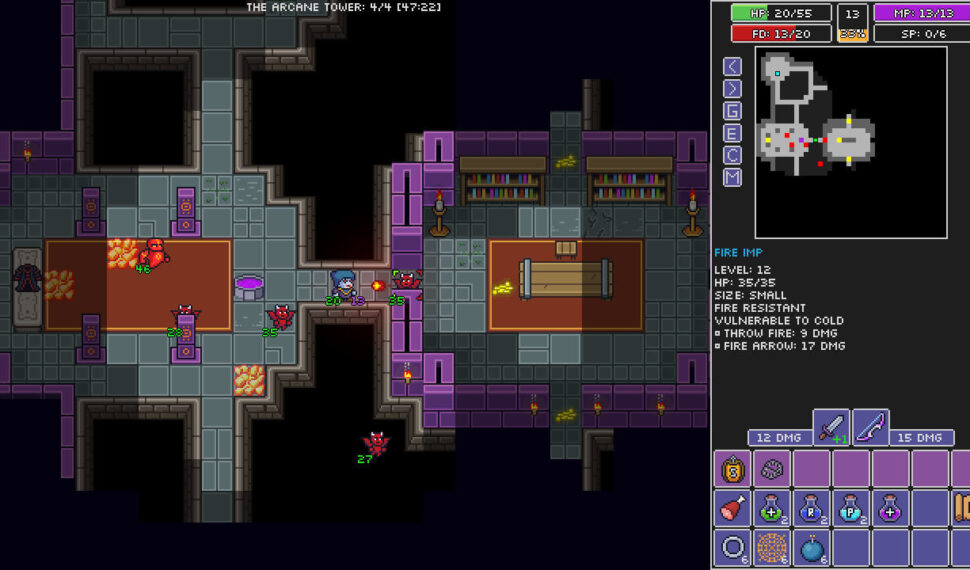Select the purple plus potion
970x570 pixels.
click(890, 508)
